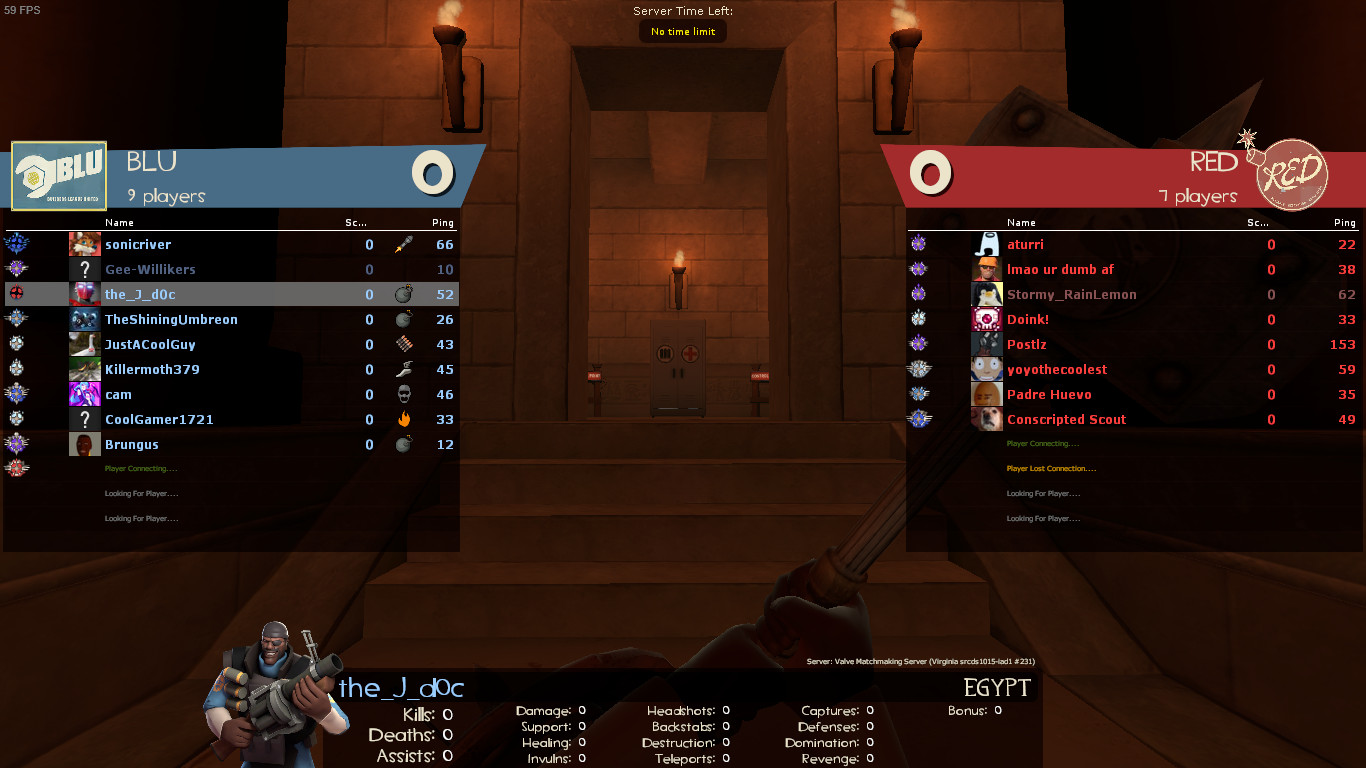Screen dimensions: 1366x768
Task: Click Postlz's 153 ping value
Action: [x=1341, y=344]
